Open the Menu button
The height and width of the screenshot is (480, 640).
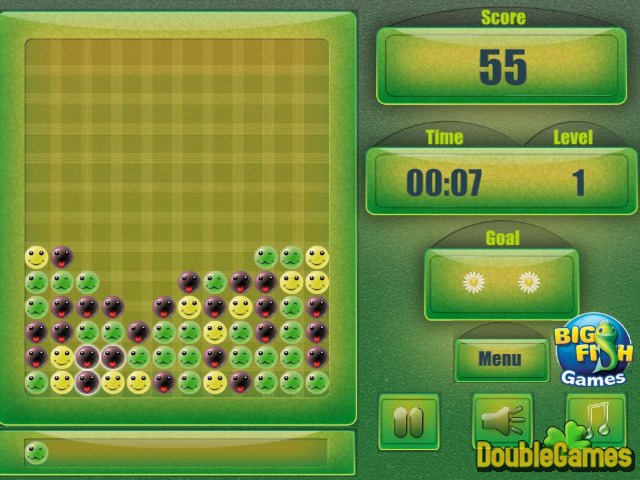500,358
